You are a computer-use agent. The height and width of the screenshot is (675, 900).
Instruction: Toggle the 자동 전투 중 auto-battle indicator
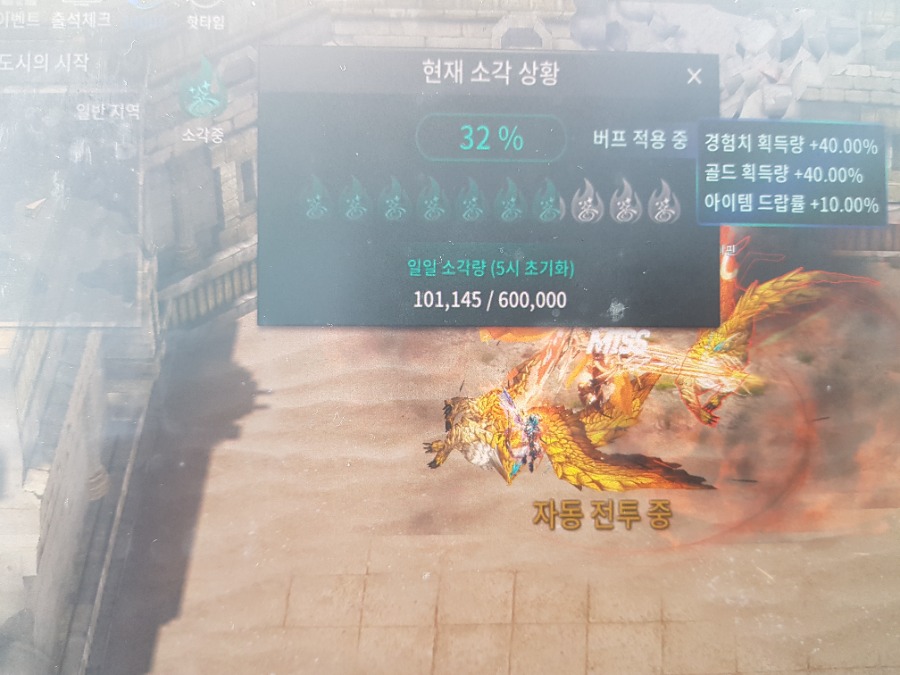tap(602, 514)
